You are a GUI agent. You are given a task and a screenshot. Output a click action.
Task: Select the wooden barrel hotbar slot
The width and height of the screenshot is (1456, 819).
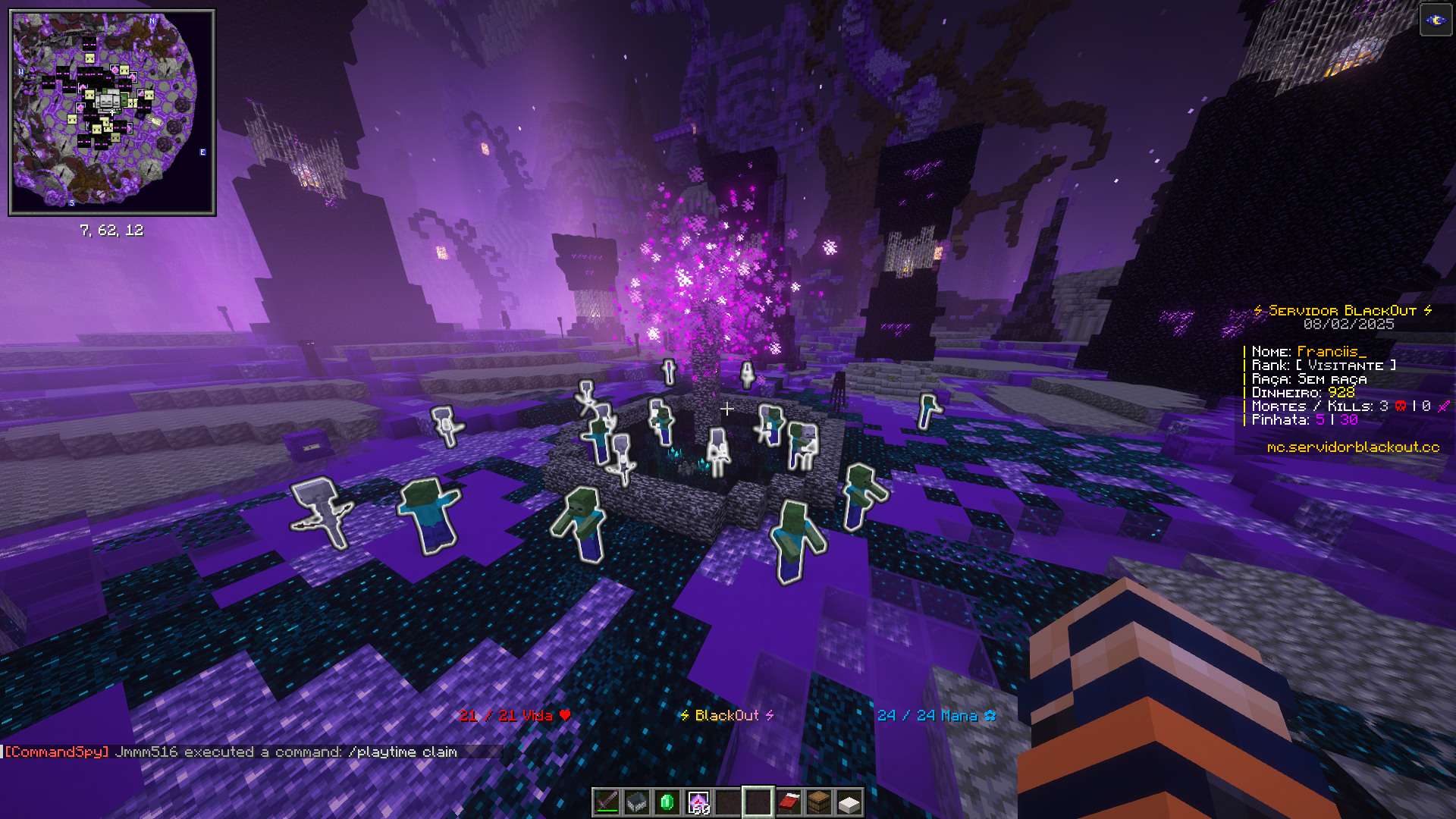click(819, 802)
